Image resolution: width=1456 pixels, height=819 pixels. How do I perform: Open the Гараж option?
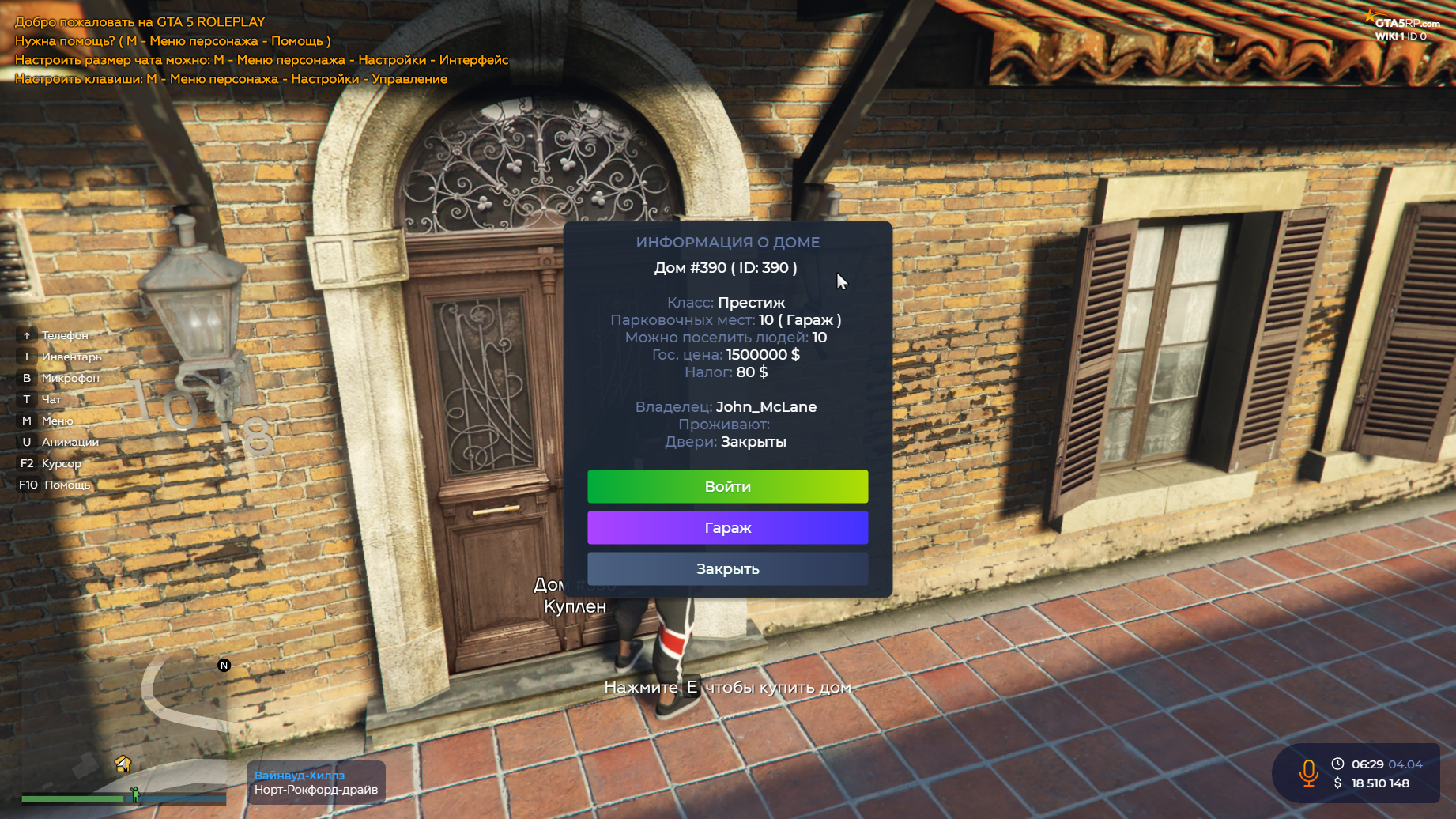click(727, 528)
